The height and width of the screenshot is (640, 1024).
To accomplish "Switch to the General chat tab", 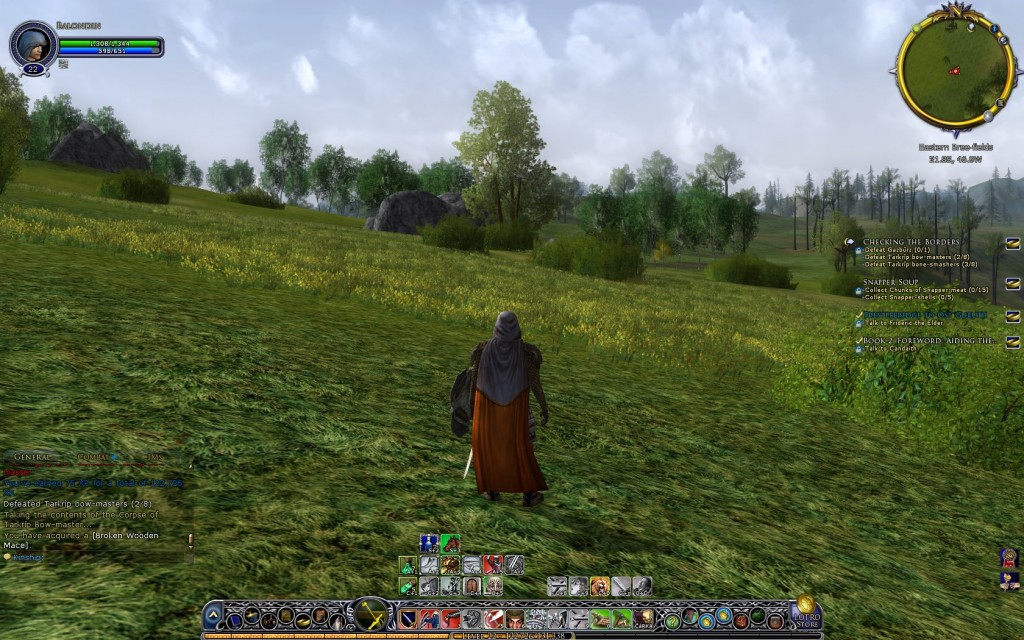I will point(34,456).
